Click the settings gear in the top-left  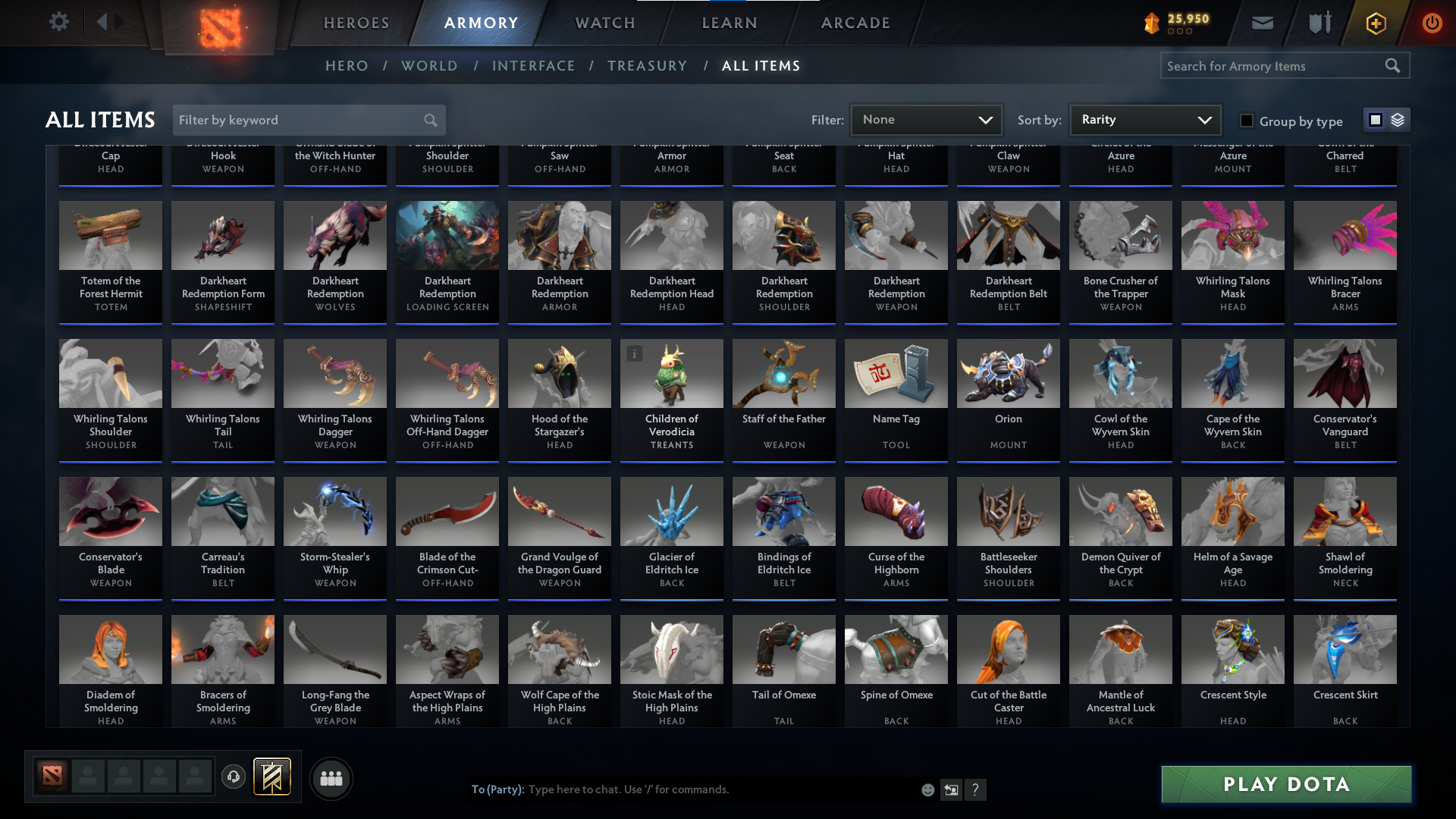click(59, 21)
